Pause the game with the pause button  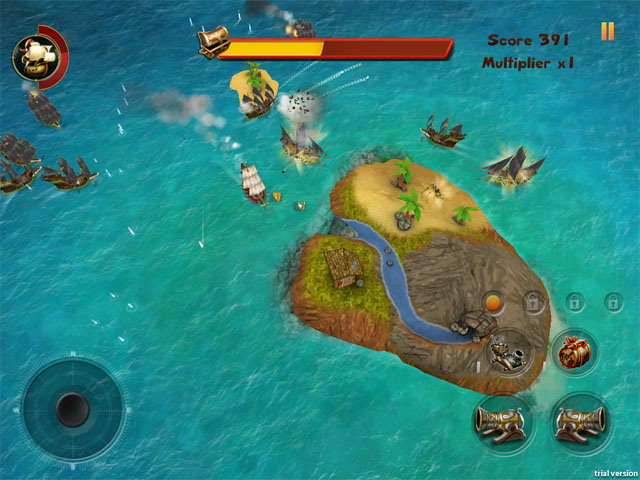[x=607, y=32]
